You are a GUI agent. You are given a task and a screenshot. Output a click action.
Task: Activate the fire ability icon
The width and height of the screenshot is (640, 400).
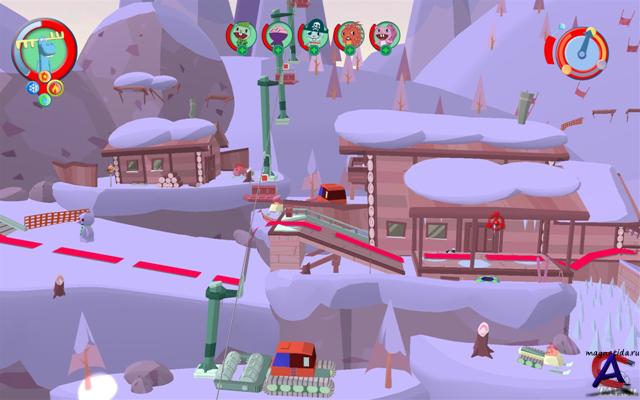pos(55,88)
